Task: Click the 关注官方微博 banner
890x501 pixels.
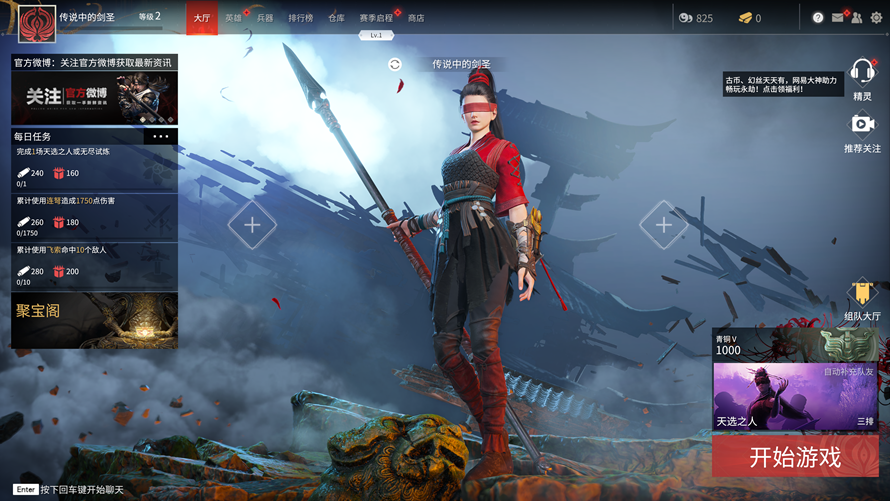Action: 95,97
